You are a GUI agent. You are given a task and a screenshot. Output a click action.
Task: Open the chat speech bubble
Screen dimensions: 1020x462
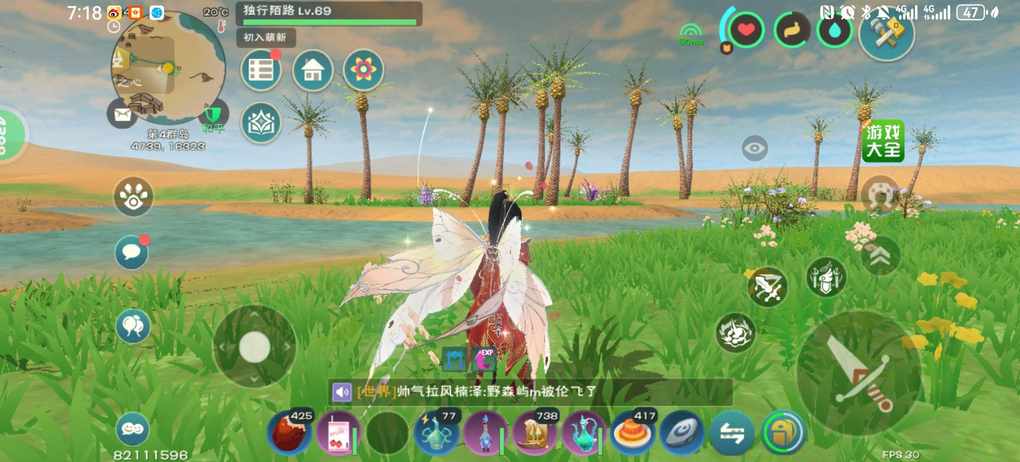pyautogui.click(x=131, y=252)
